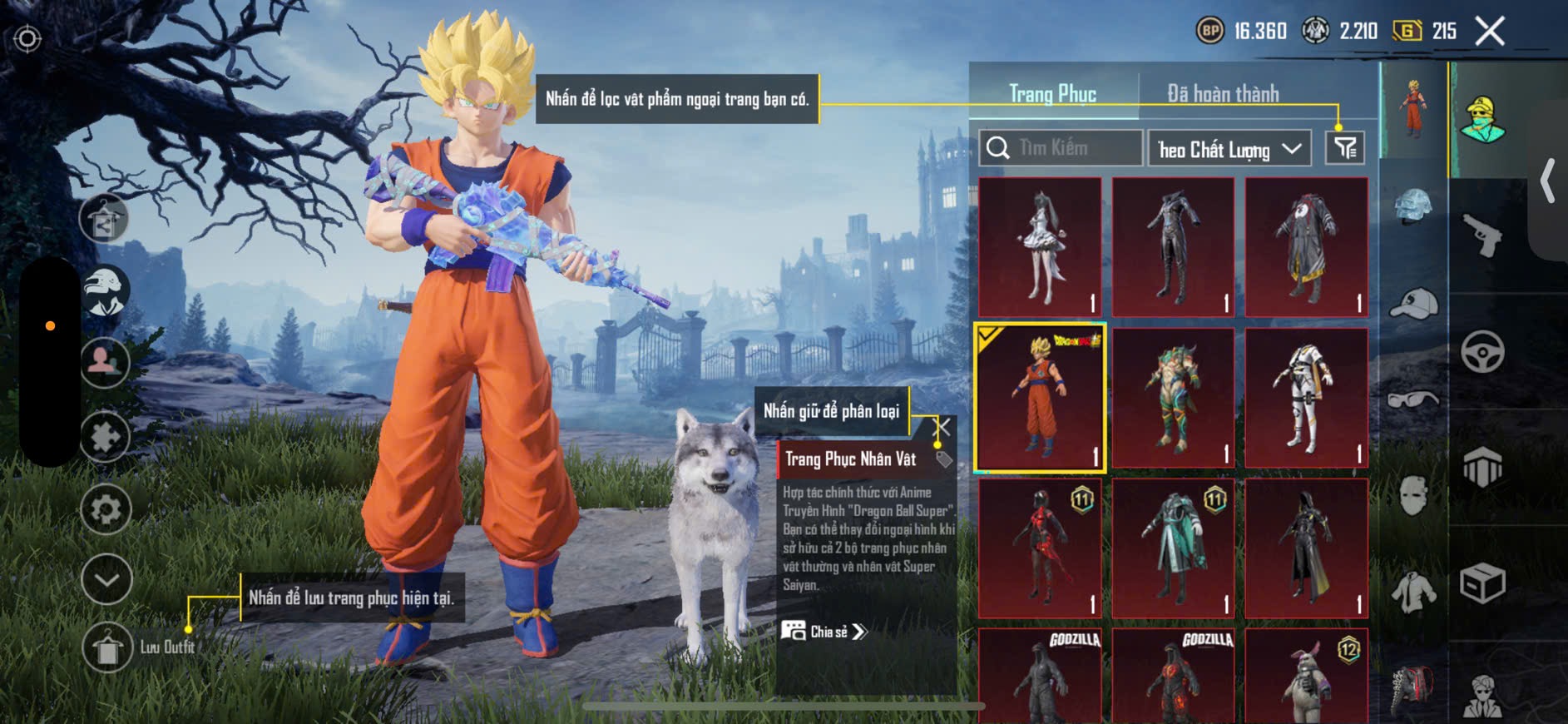Switch to the Đã hoàn thành tab
1568x724 pixels.
pyautogui.click(x=1223, y=93)
